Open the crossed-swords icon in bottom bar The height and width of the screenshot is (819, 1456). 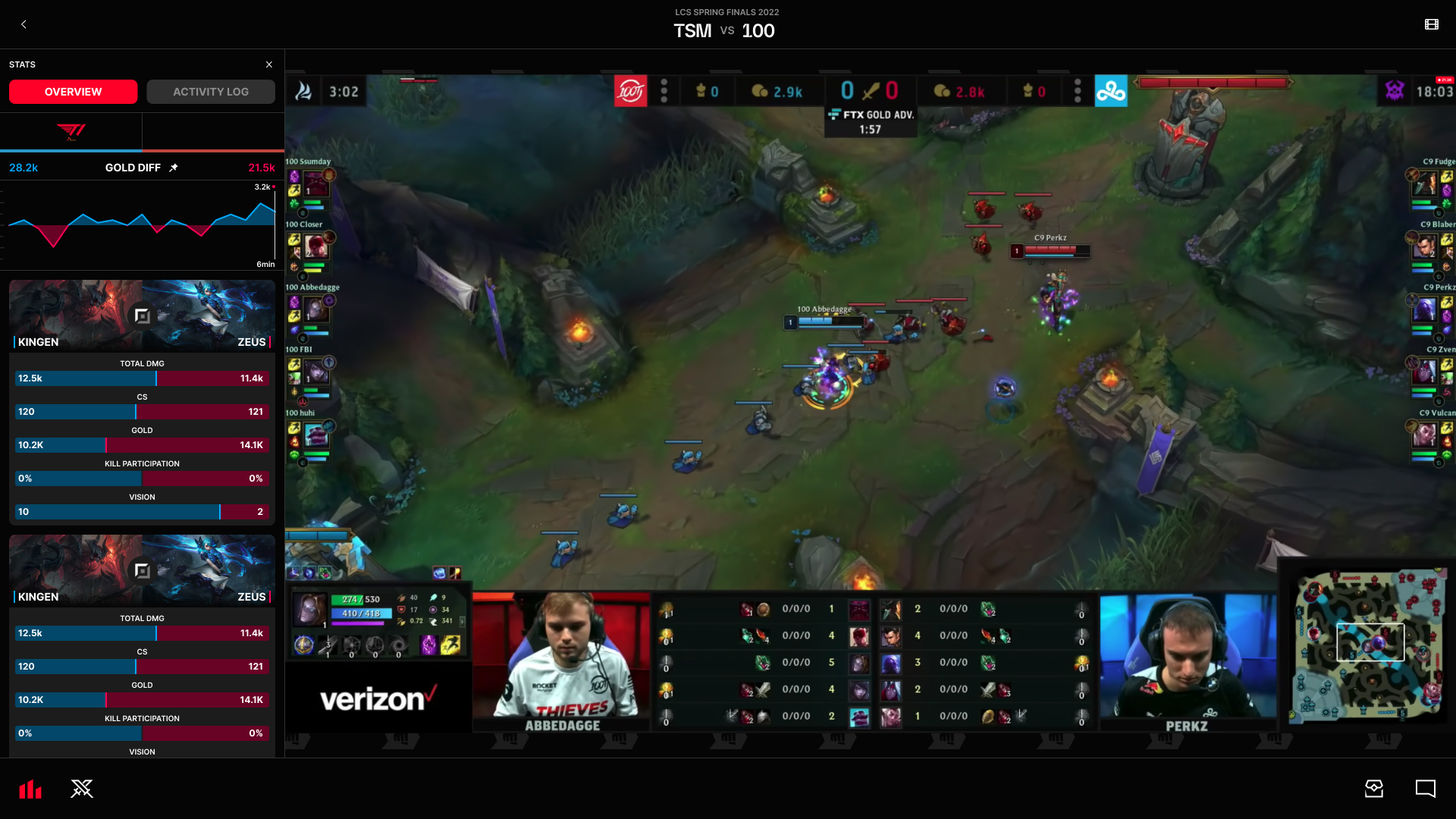pos(82,789)
